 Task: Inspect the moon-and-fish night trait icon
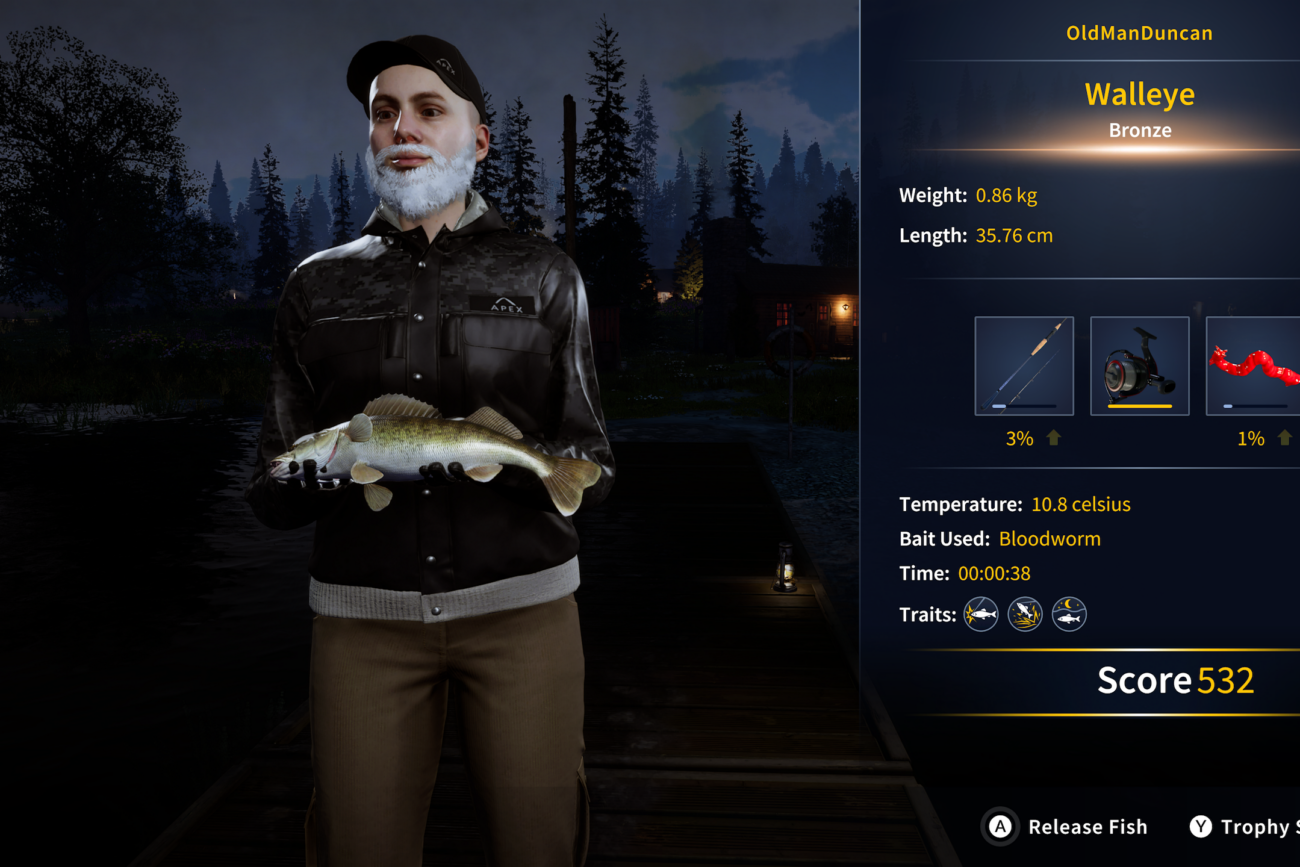[1069, 614]
